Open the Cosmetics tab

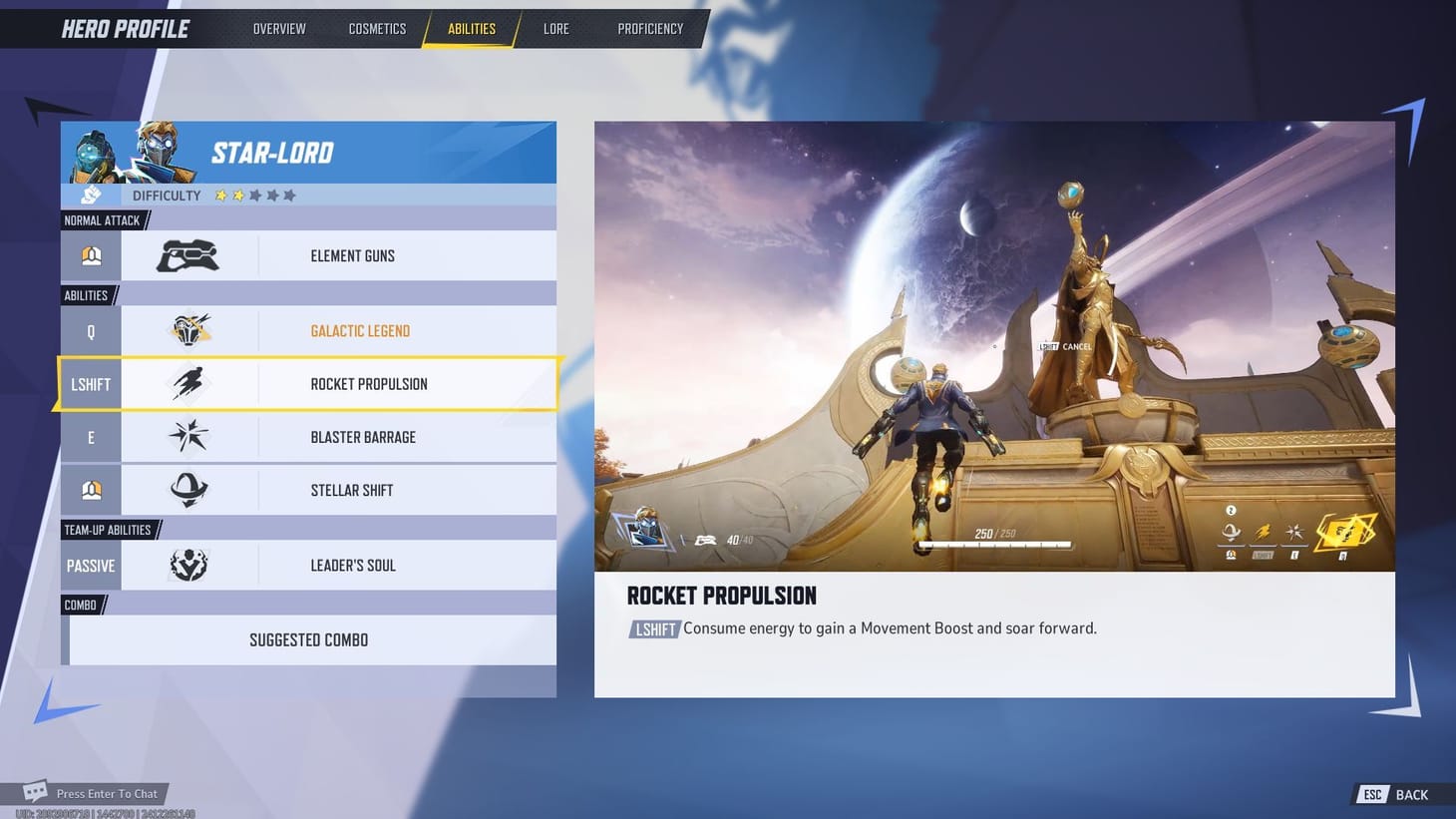point(377,28)
